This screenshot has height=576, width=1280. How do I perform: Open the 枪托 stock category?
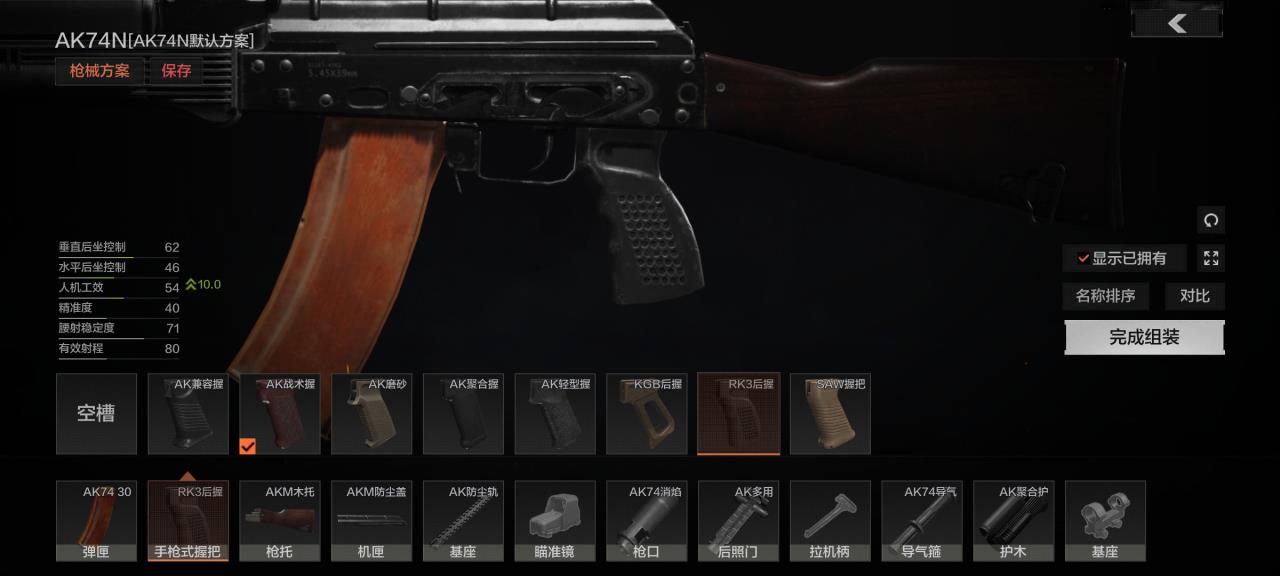coord(280,521)
